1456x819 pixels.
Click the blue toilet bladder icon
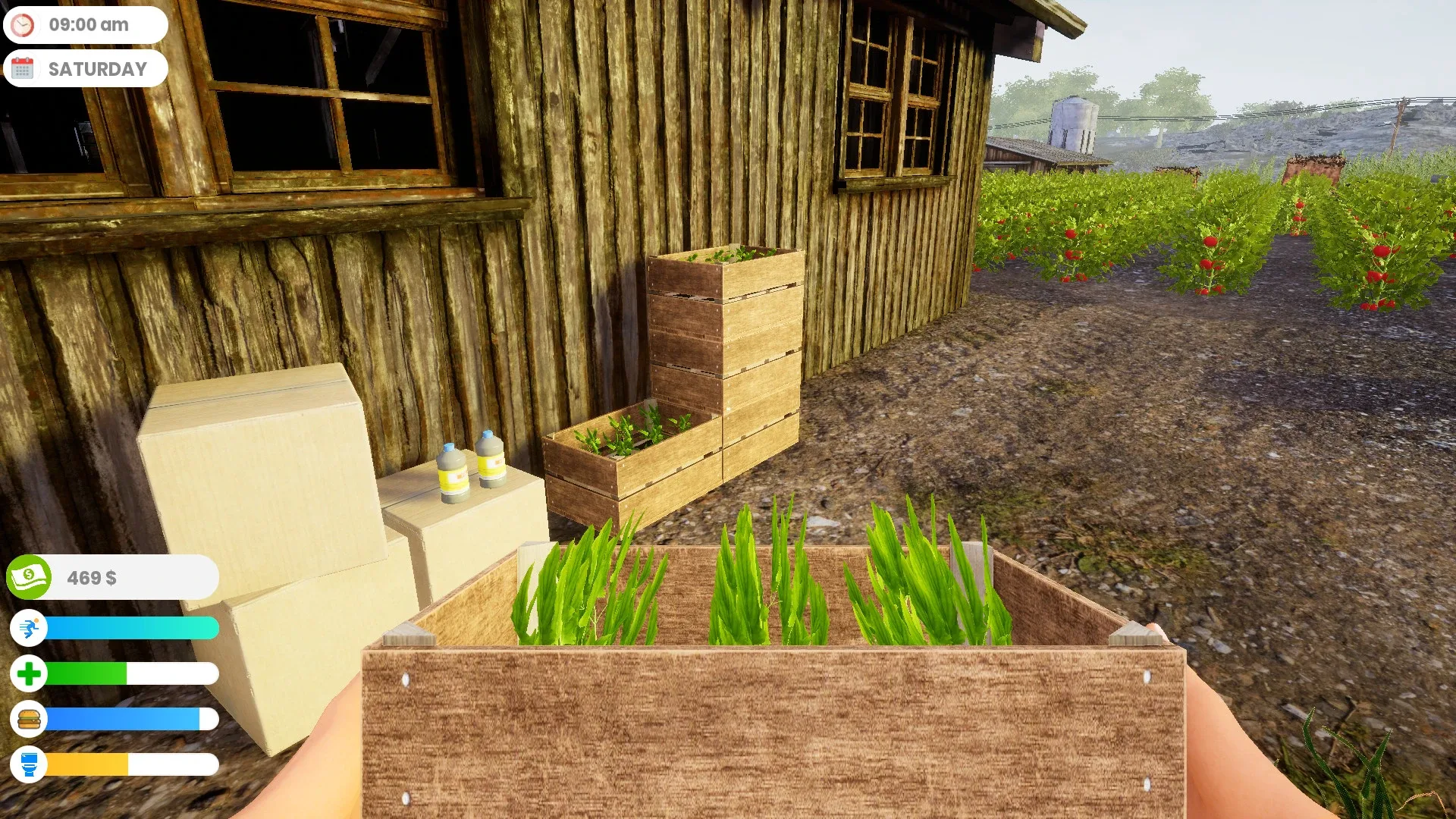(29, 766)
